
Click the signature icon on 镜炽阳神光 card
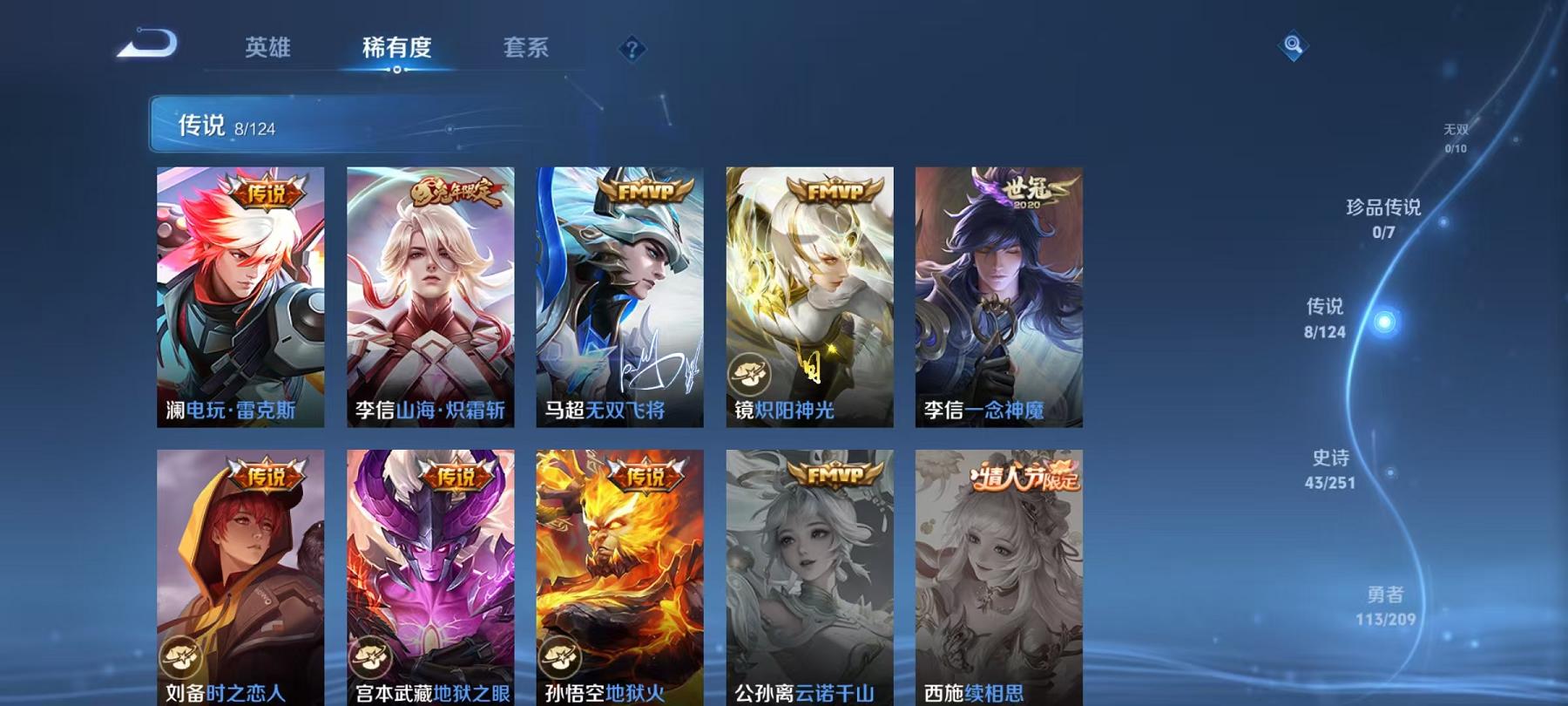tap(748, 372)
